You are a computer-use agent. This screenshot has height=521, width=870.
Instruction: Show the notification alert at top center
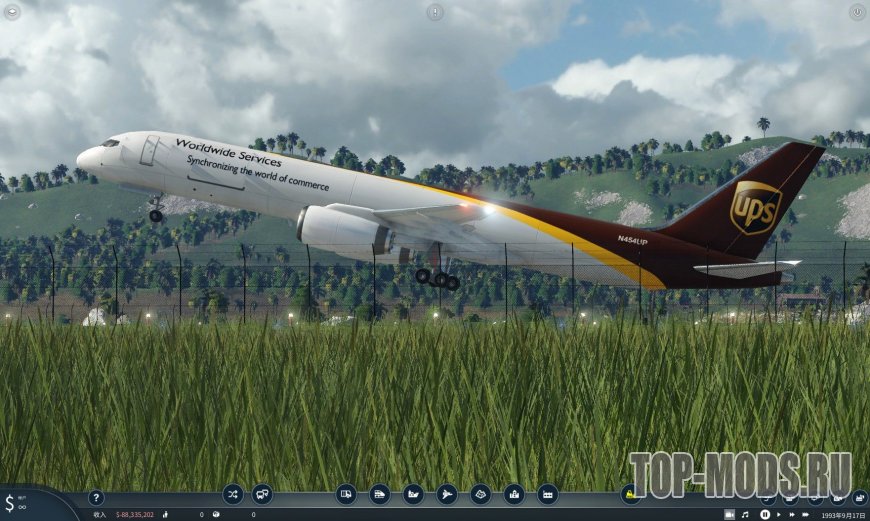(x=435, y=12)
